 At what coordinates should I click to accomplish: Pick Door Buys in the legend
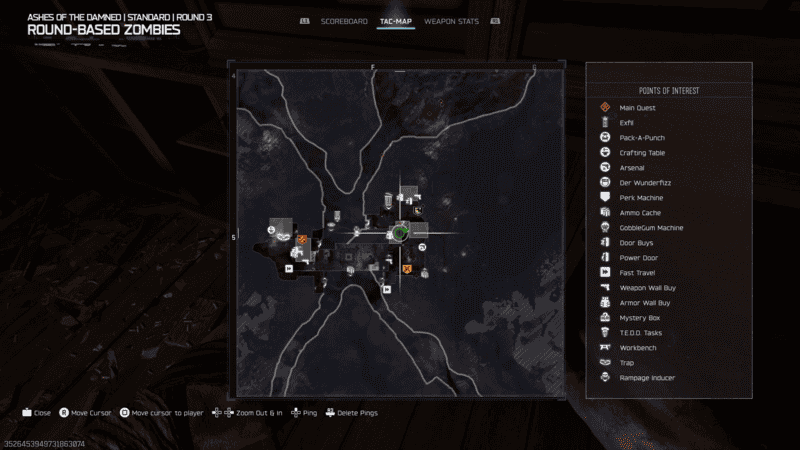pos(637,243)
